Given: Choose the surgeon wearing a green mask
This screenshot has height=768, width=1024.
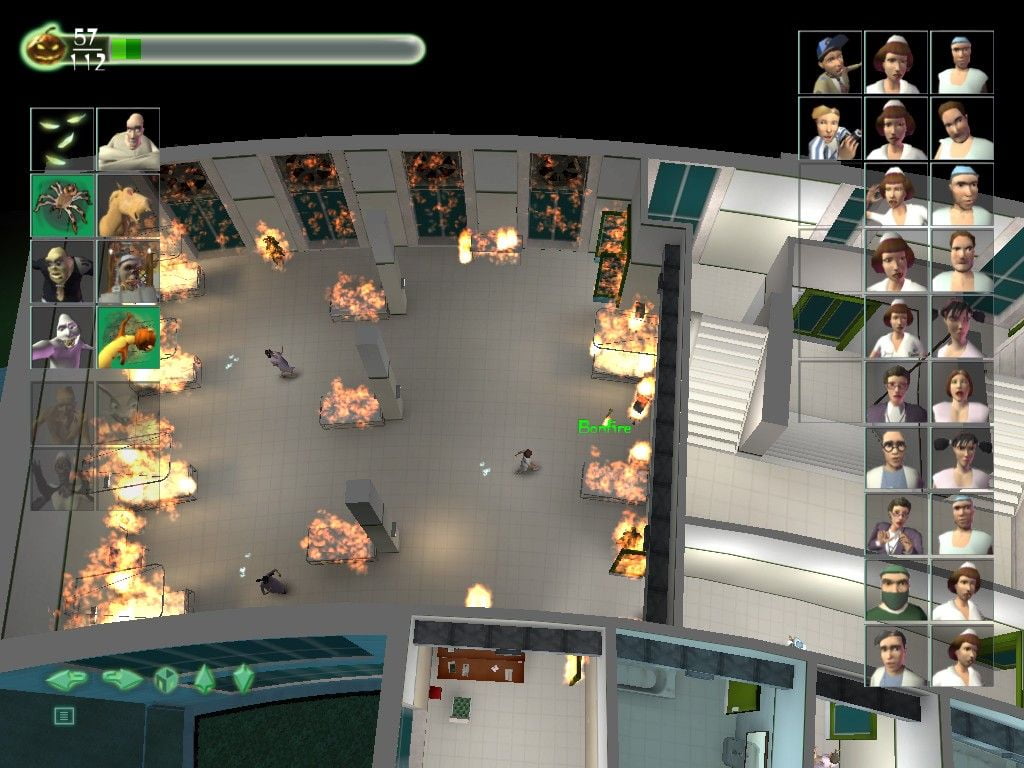Looking at the screenshot, I should pyautogui.click(x=897, y=590).
